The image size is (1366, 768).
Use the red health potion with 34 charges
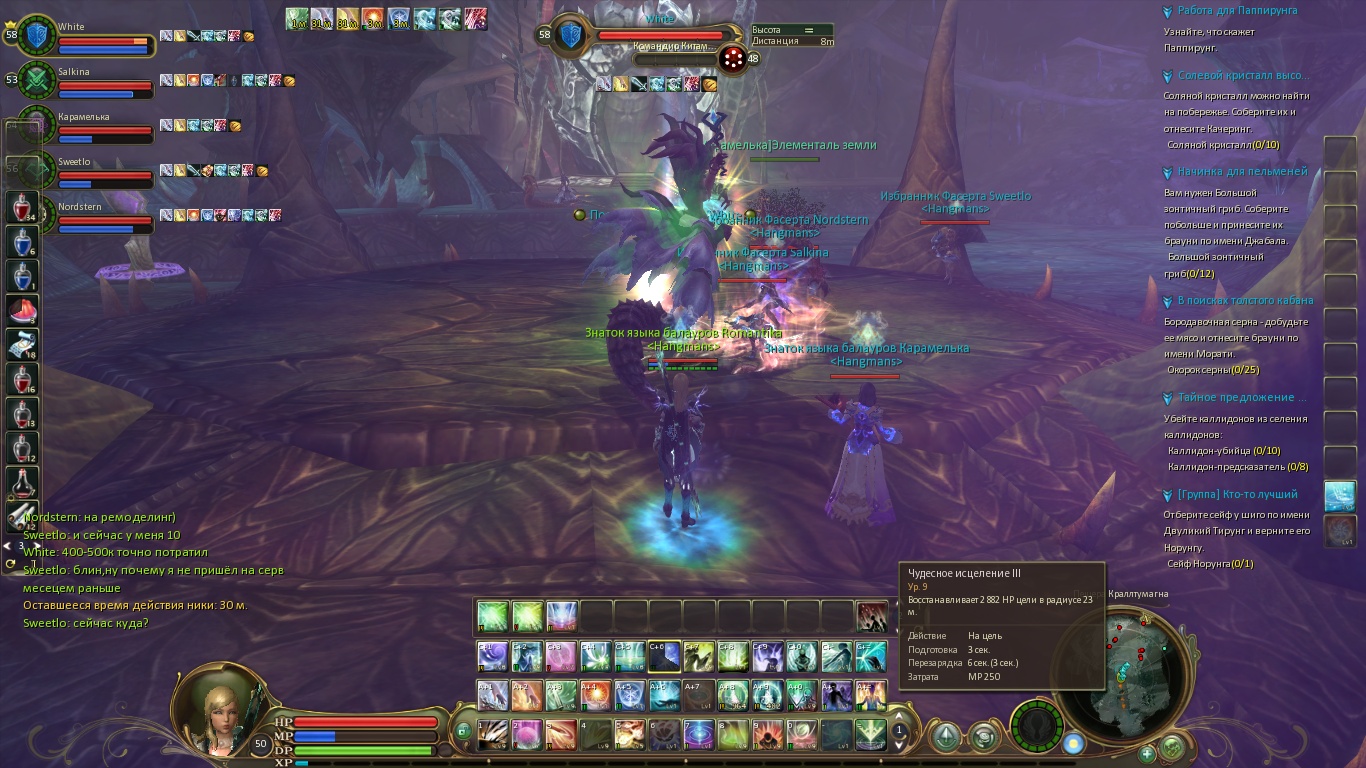(x=23, y=208)
